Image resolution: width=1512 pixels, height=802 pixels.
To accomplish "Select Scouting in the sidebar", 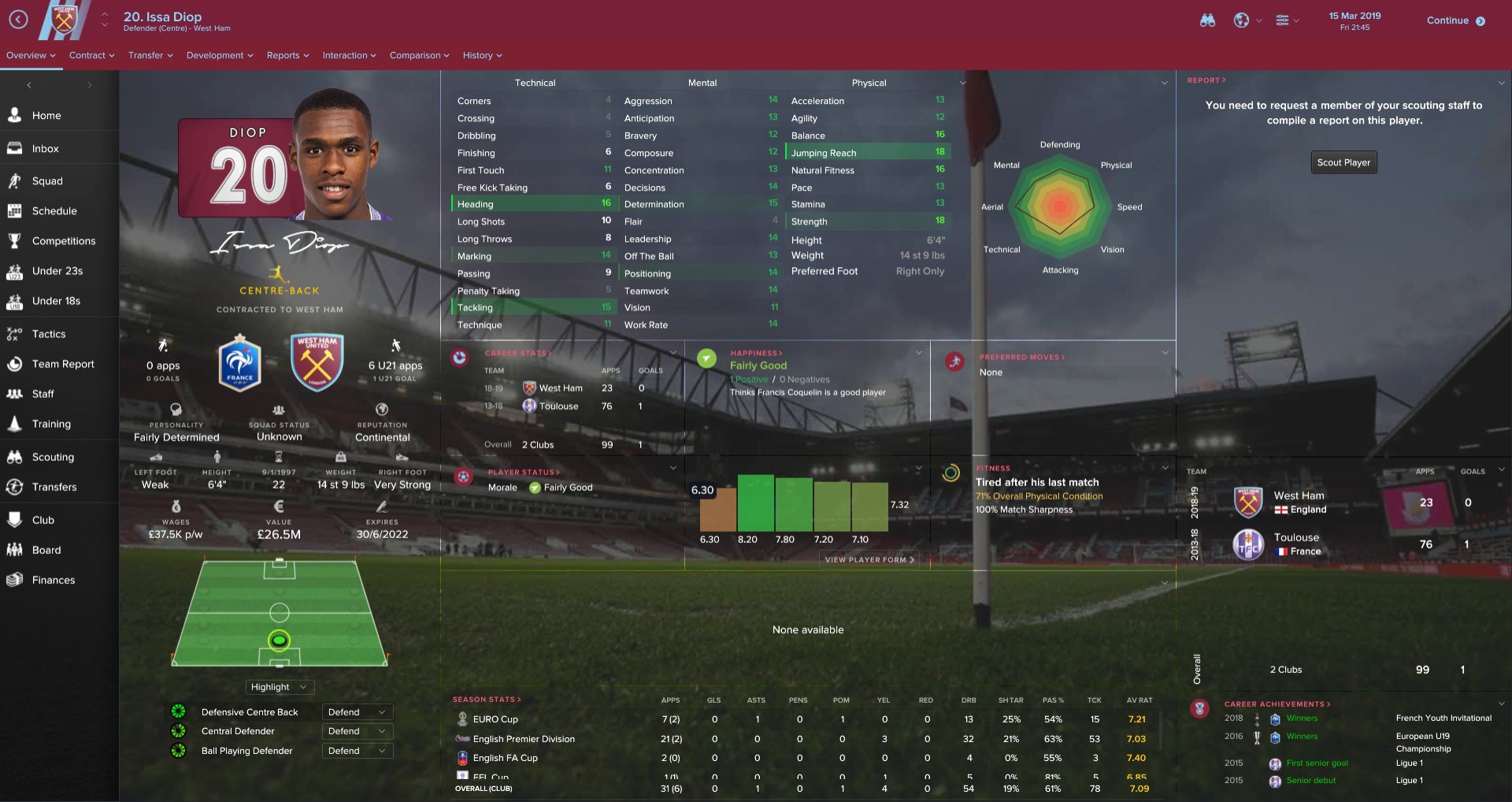I will pos(53,457).
